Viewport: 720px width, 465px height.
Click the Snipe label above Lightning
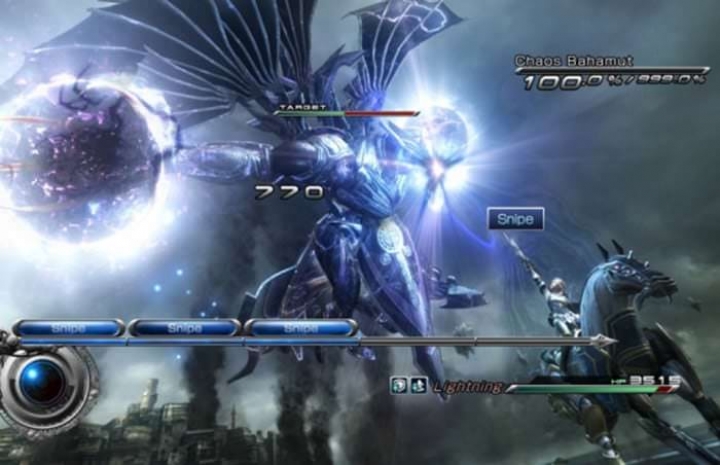point(515,219)
